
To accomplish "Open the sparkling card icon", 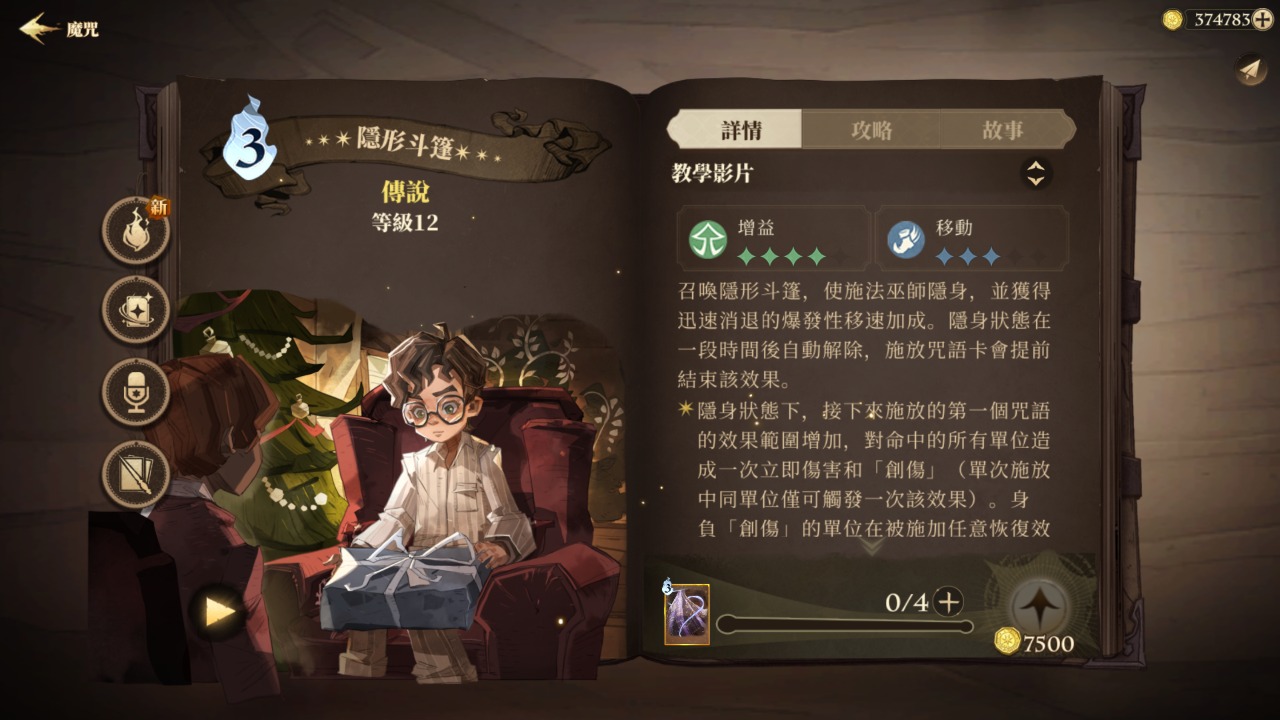I will 135,310.
